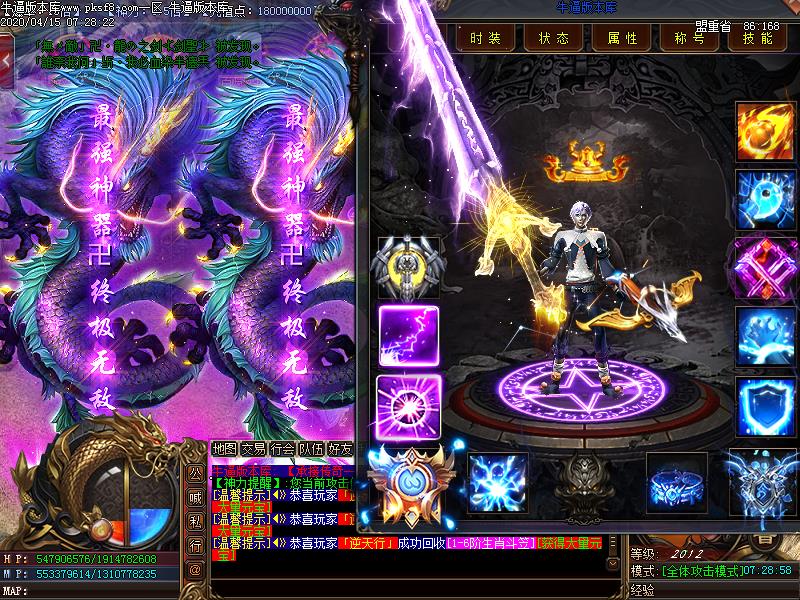Viewport: 800px width, 600px height.
Task: Switch to the 状态 (Status) tab
Action: 553,38
